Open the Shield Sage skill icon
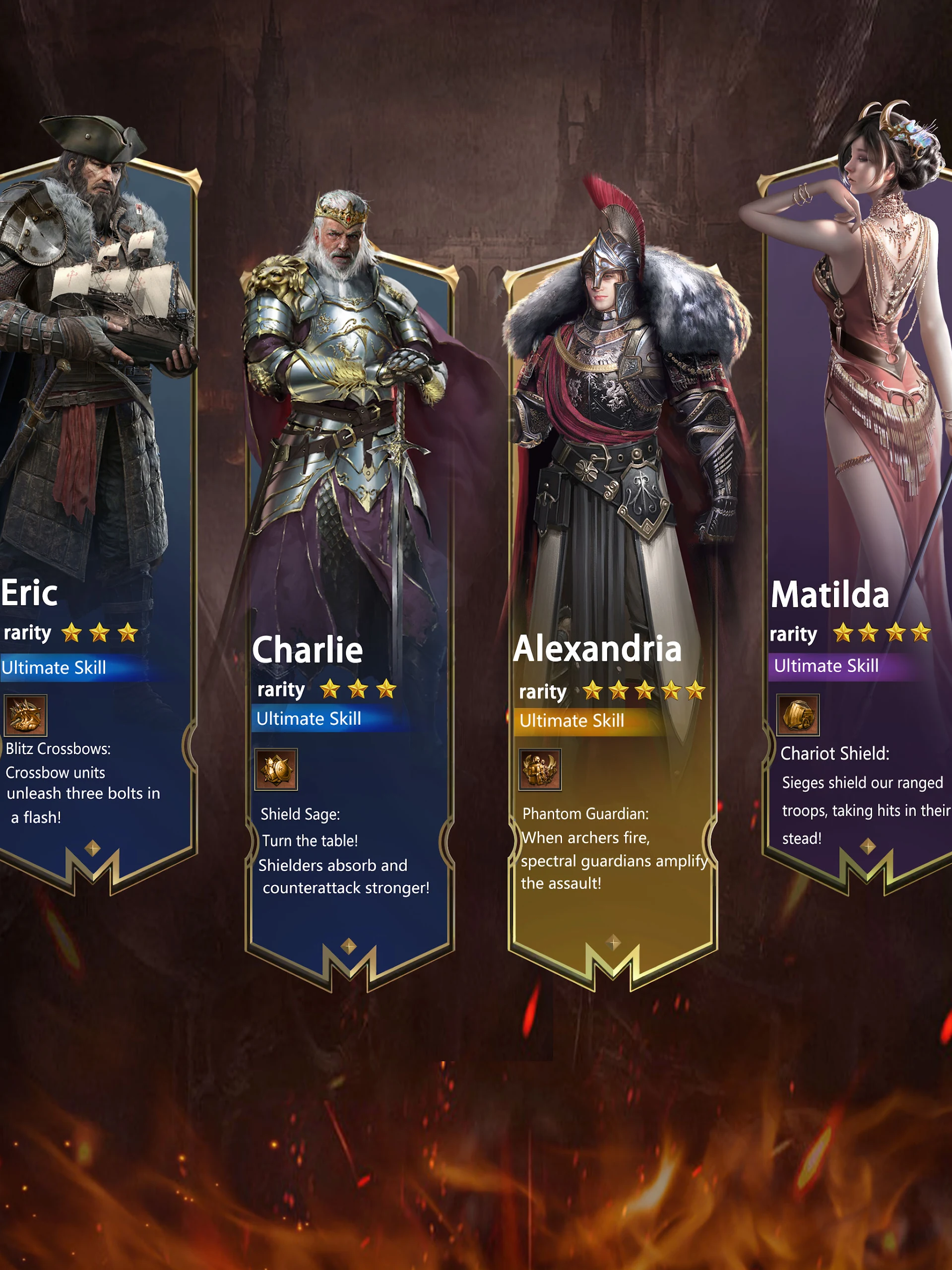 point(276,769)
